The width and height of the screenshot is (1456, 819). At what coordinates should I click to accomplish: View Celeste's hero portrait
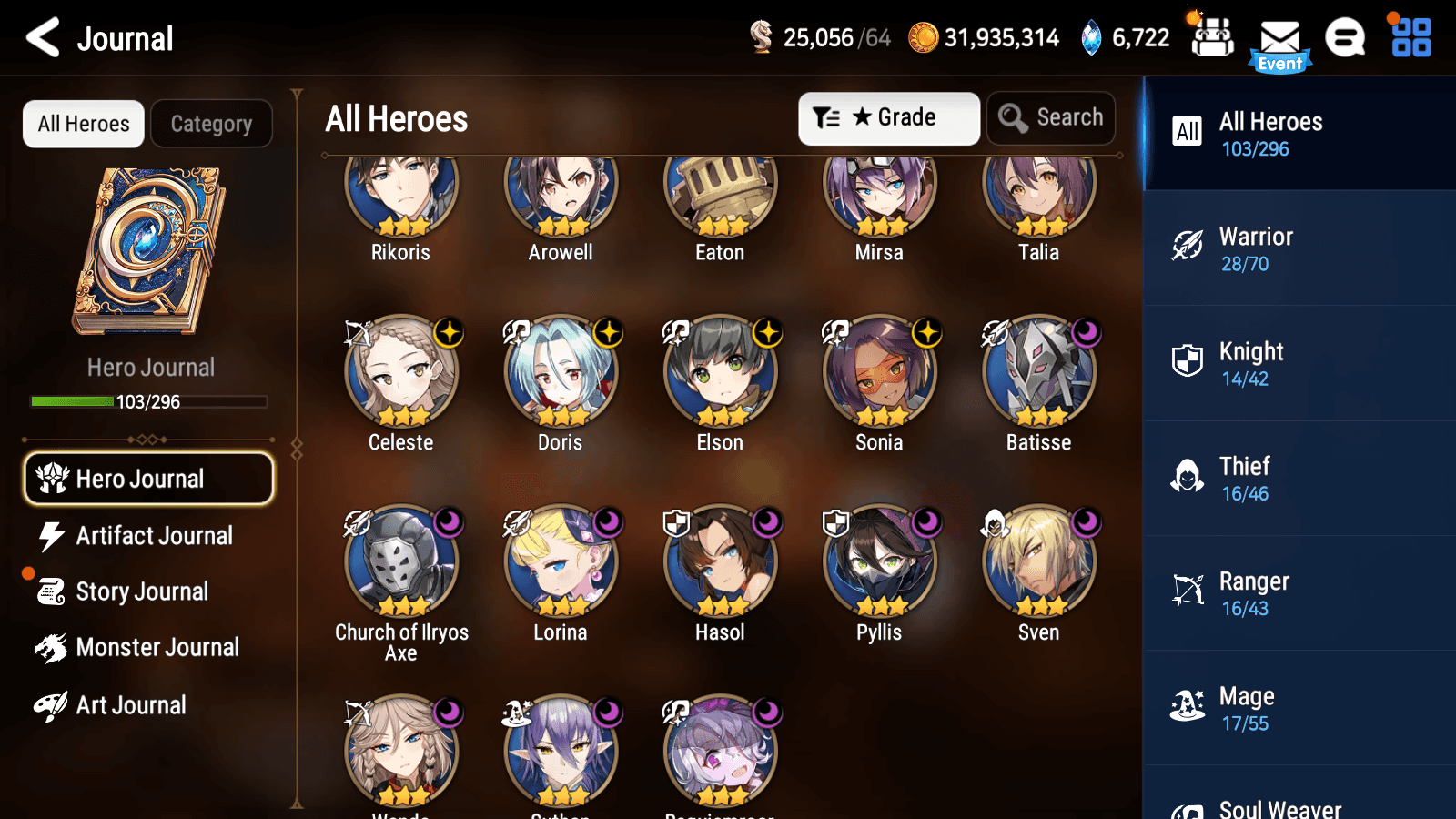click(400, 372)
